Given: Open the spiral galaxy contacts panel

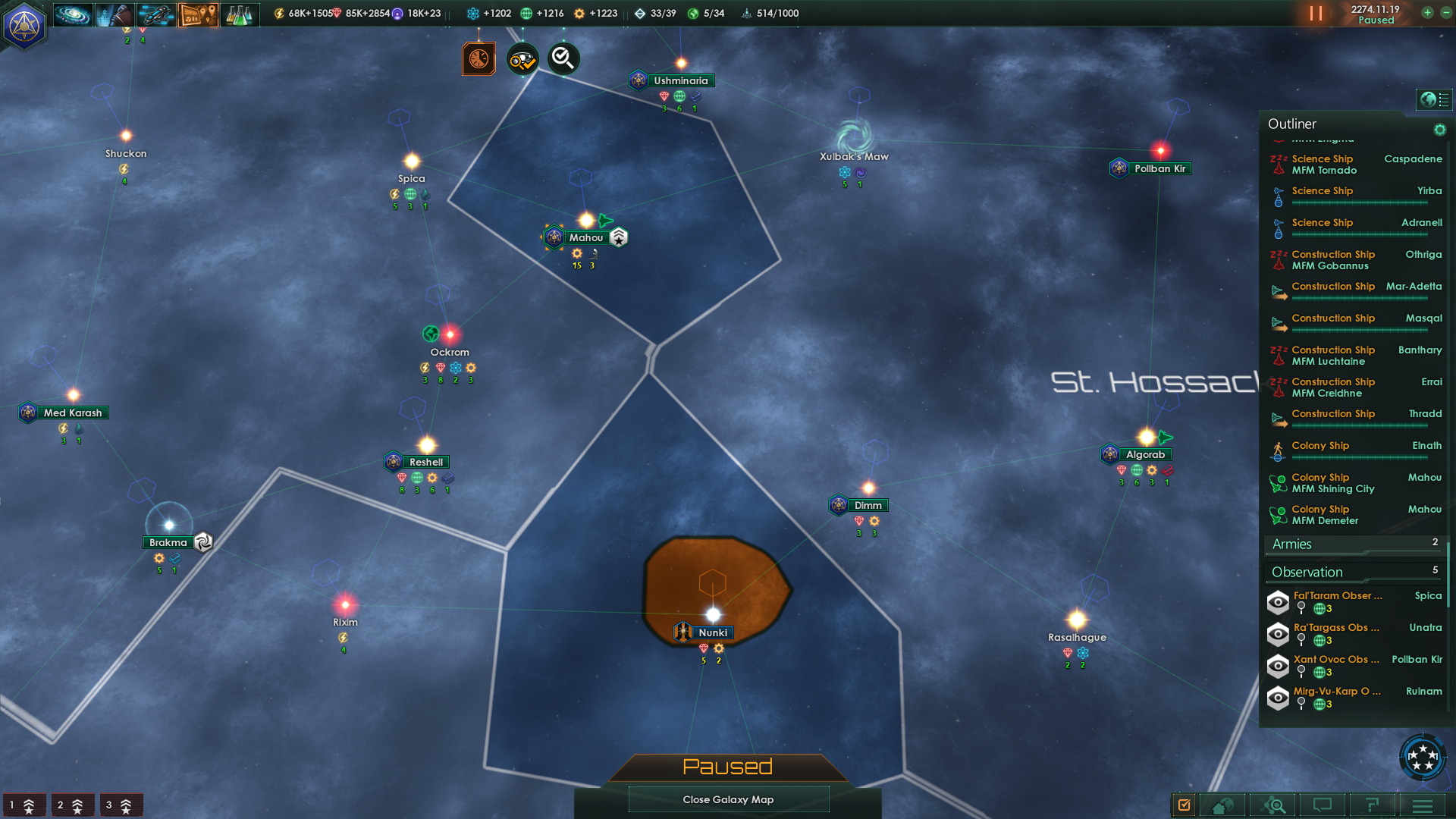Looking at the screenshot, I should (73, 14).
